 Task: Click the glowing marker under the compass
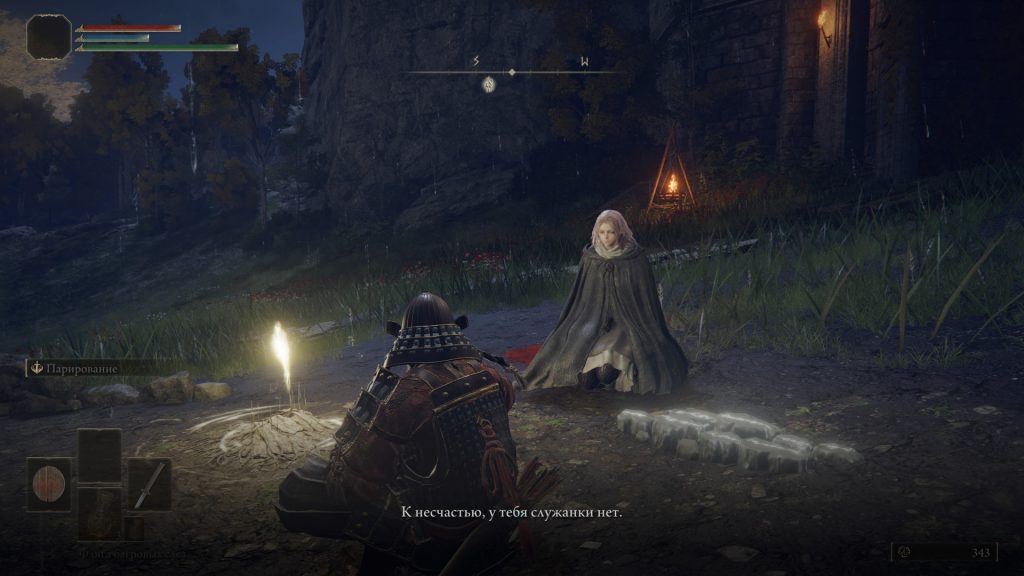(x=489, y=84)
